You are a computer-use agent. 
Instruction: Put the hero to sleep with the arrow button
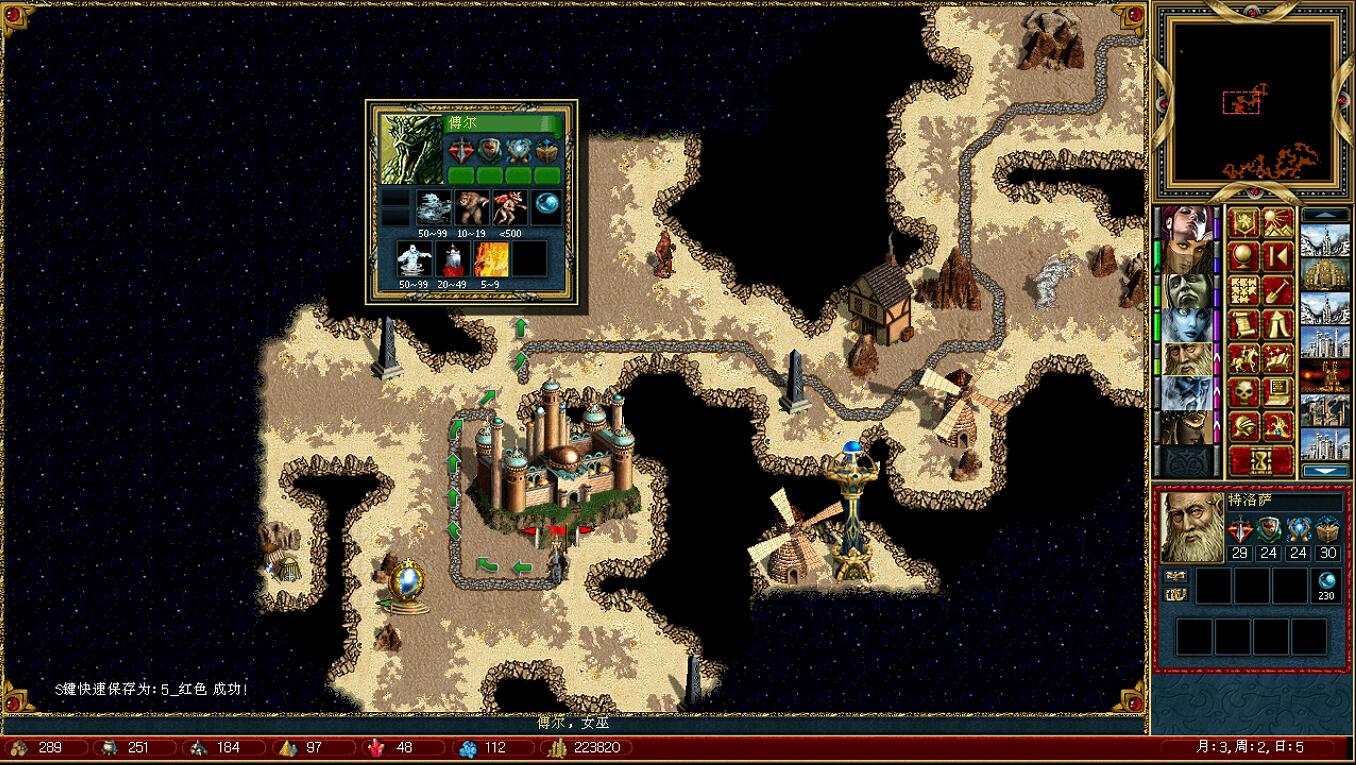tap(1278, 257)
